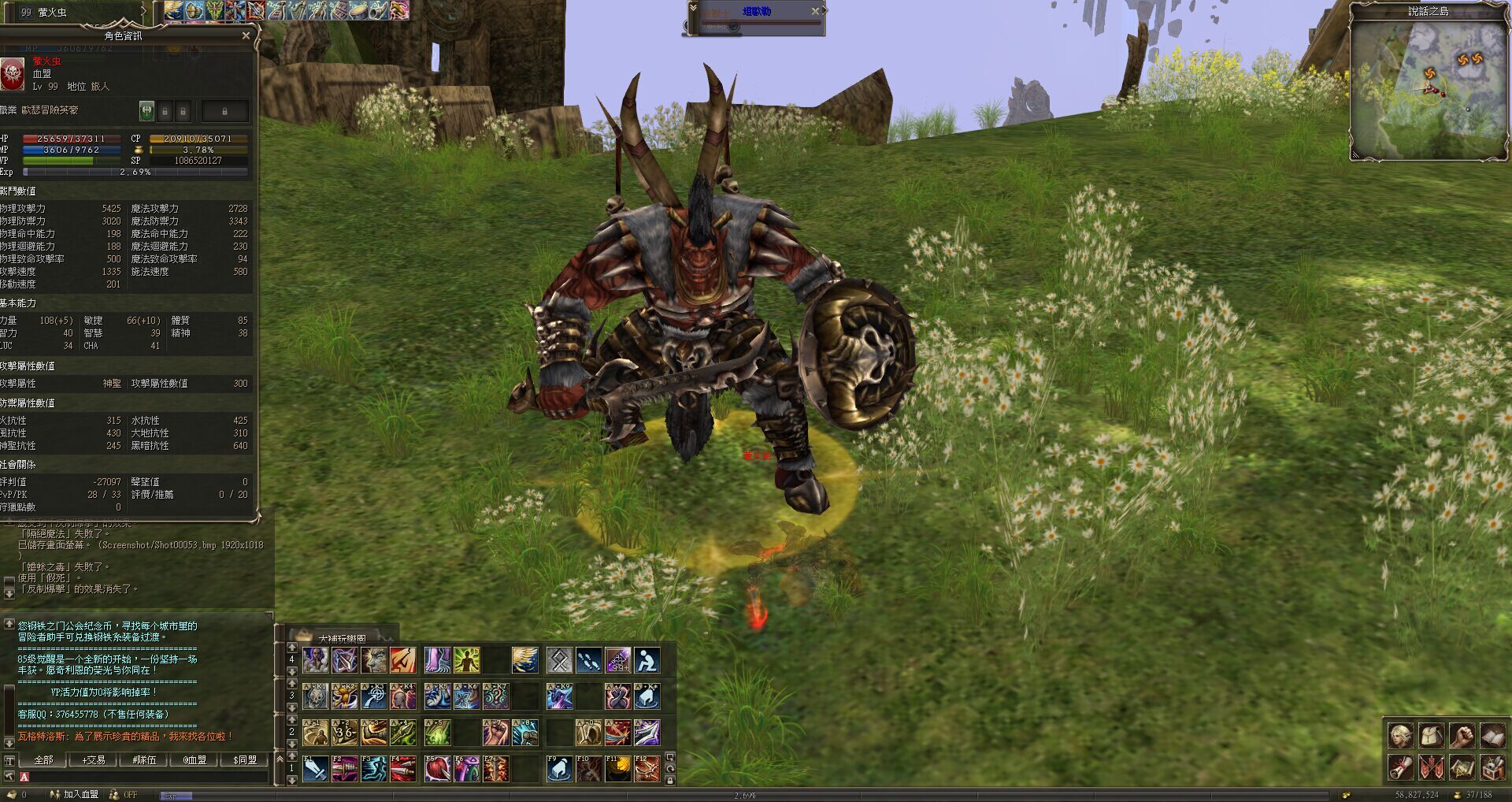Open the minimap of 說話之島
The width and height of the screenshot is (1512, 802).
(x=1428, y=88)
